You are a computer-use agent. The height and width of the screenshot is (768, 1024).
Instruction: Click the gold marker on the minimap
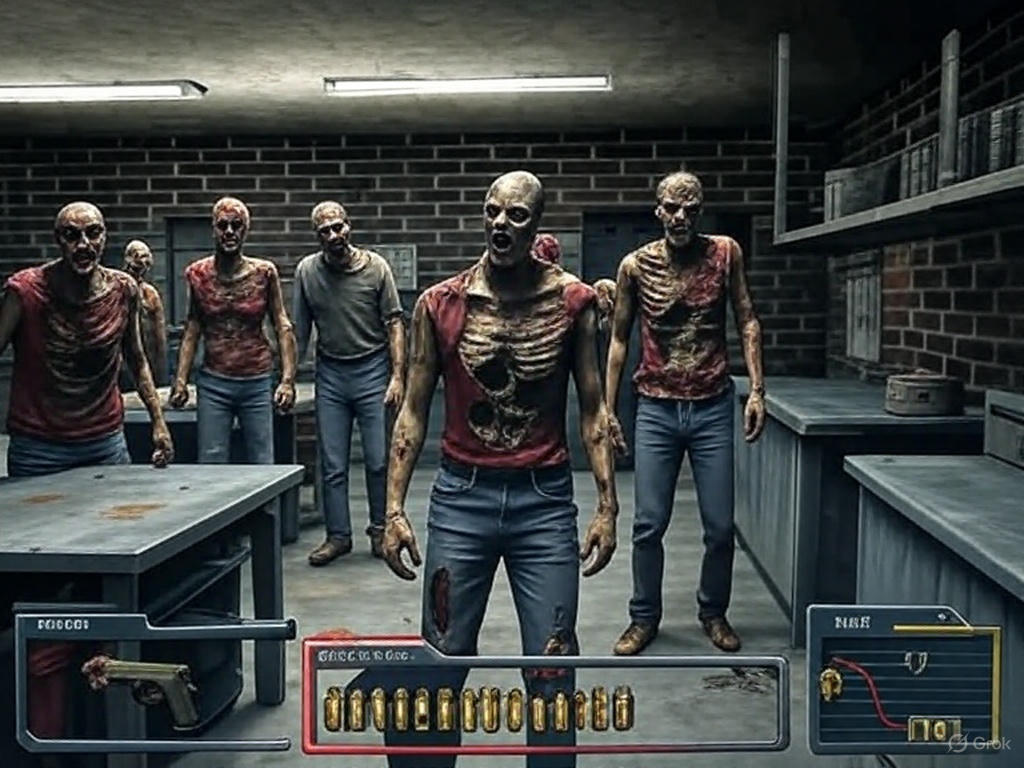pos(830,683)
